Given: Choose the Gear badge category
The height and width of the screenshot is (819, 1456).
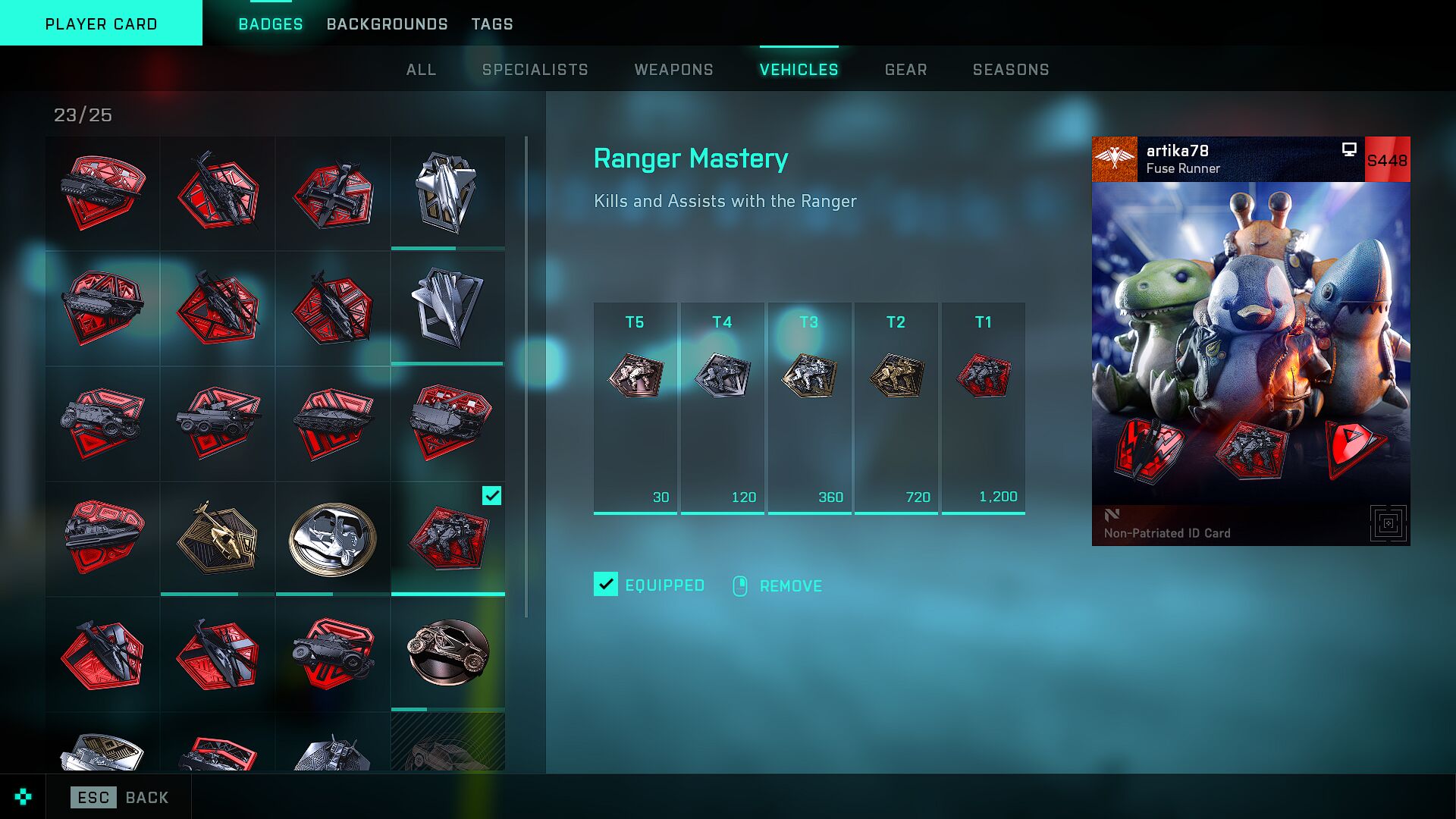Looking at the screenshot, I should click(905, 70).
